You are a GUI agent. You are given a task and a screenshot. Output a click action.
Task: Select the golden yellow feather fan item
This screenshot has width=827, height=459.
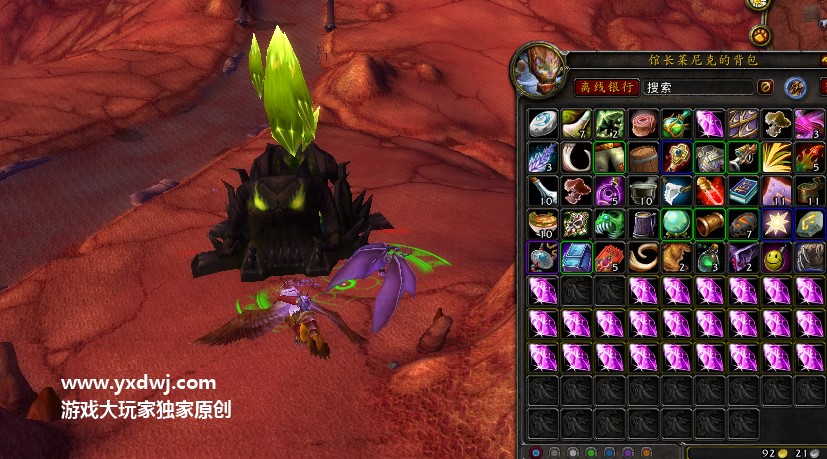776,158
